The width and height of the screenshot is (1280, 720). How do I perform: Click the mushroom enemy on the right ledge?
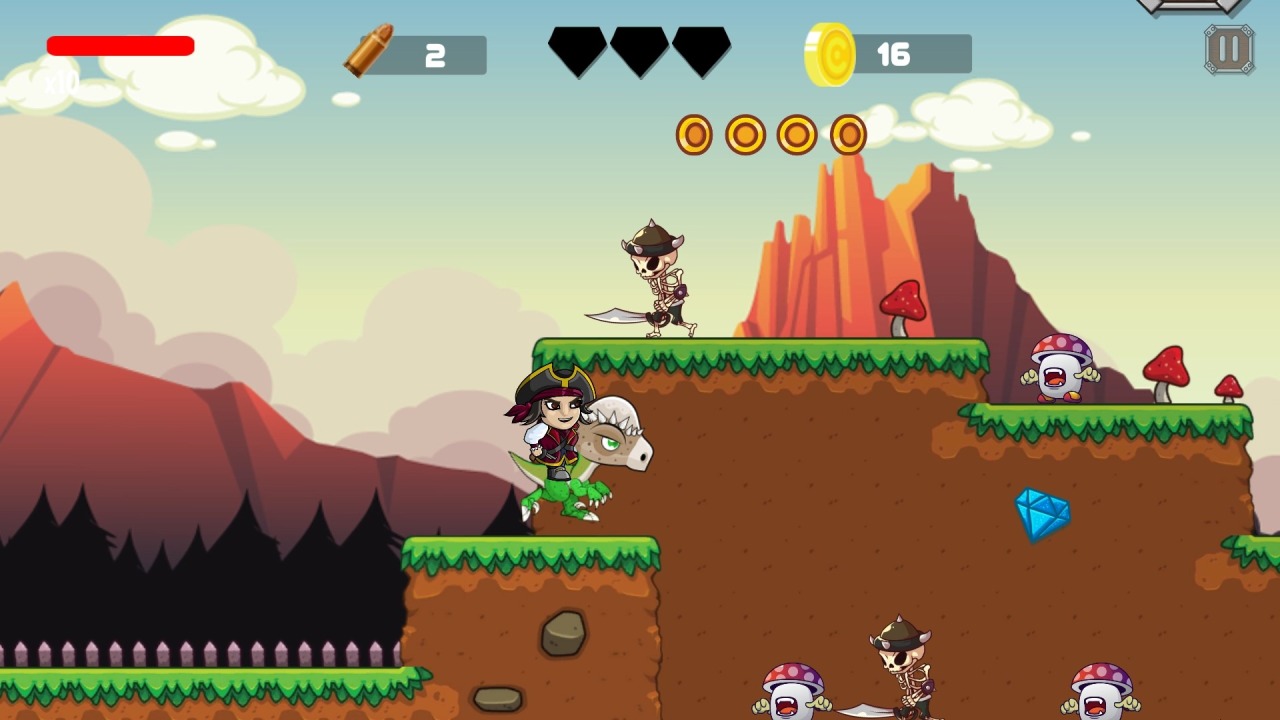1060,370
